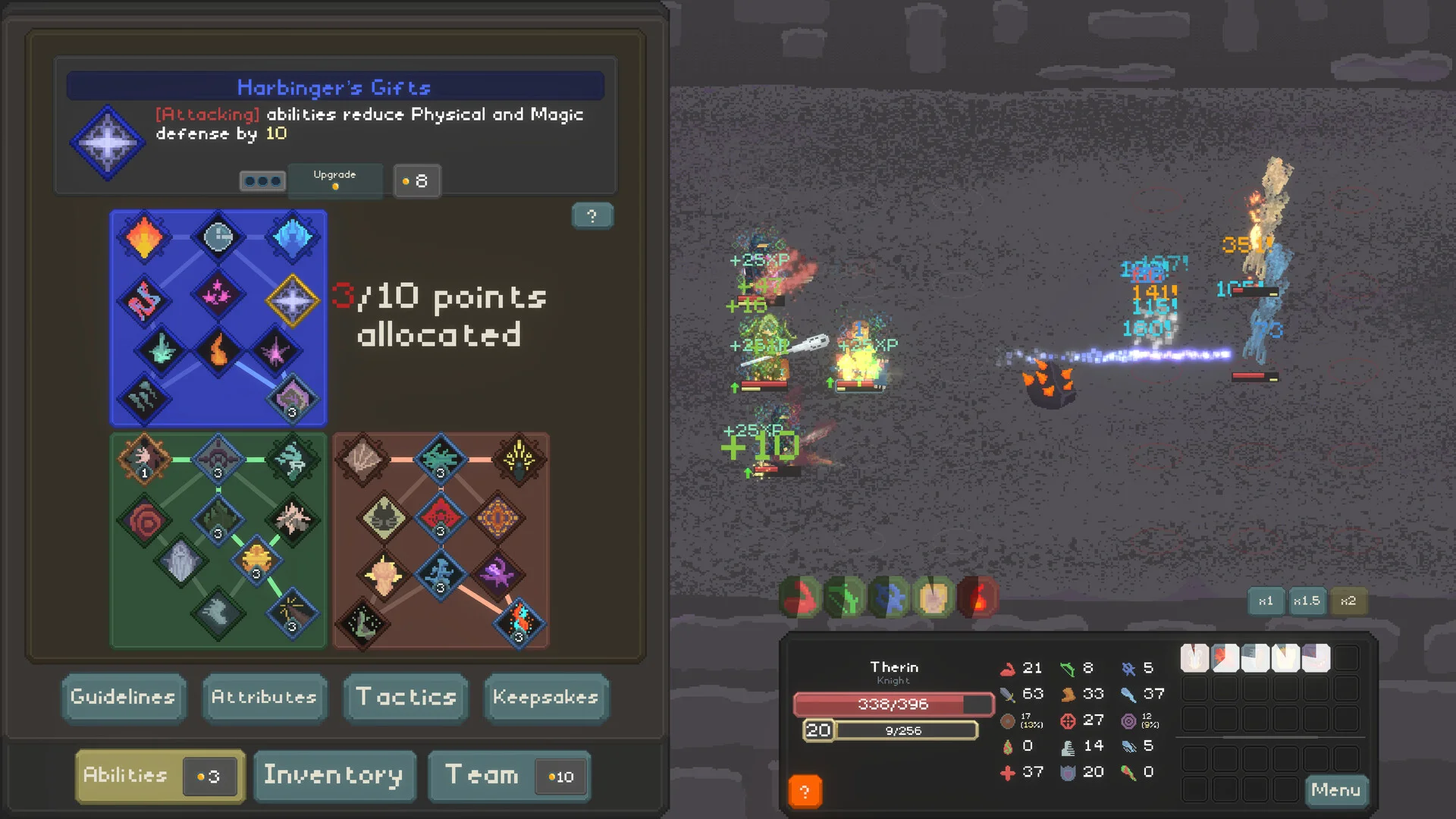Image resolution: width=1456 pixels, height=819 pixels.
Task: Upgrade the Harbinger's Gifts ability
Action: click(x=334, y=180)
